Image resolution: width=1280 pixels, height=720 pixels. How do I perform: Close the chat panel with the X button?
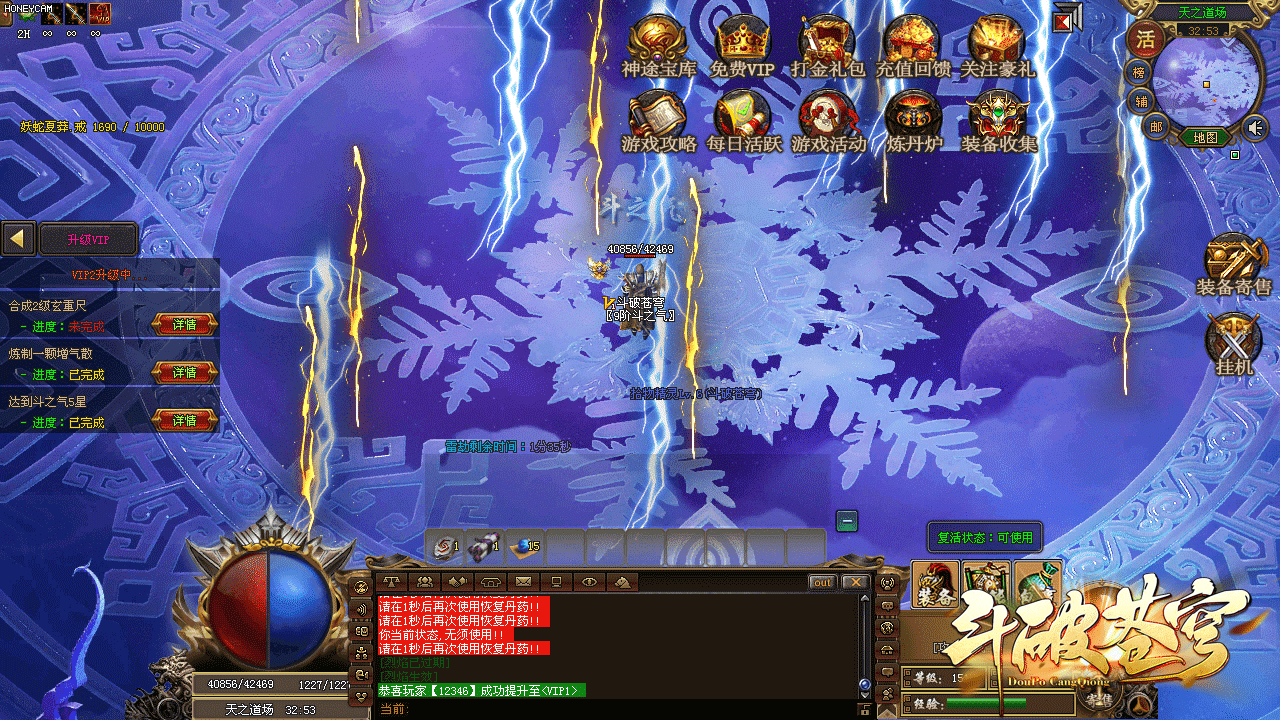854,582
